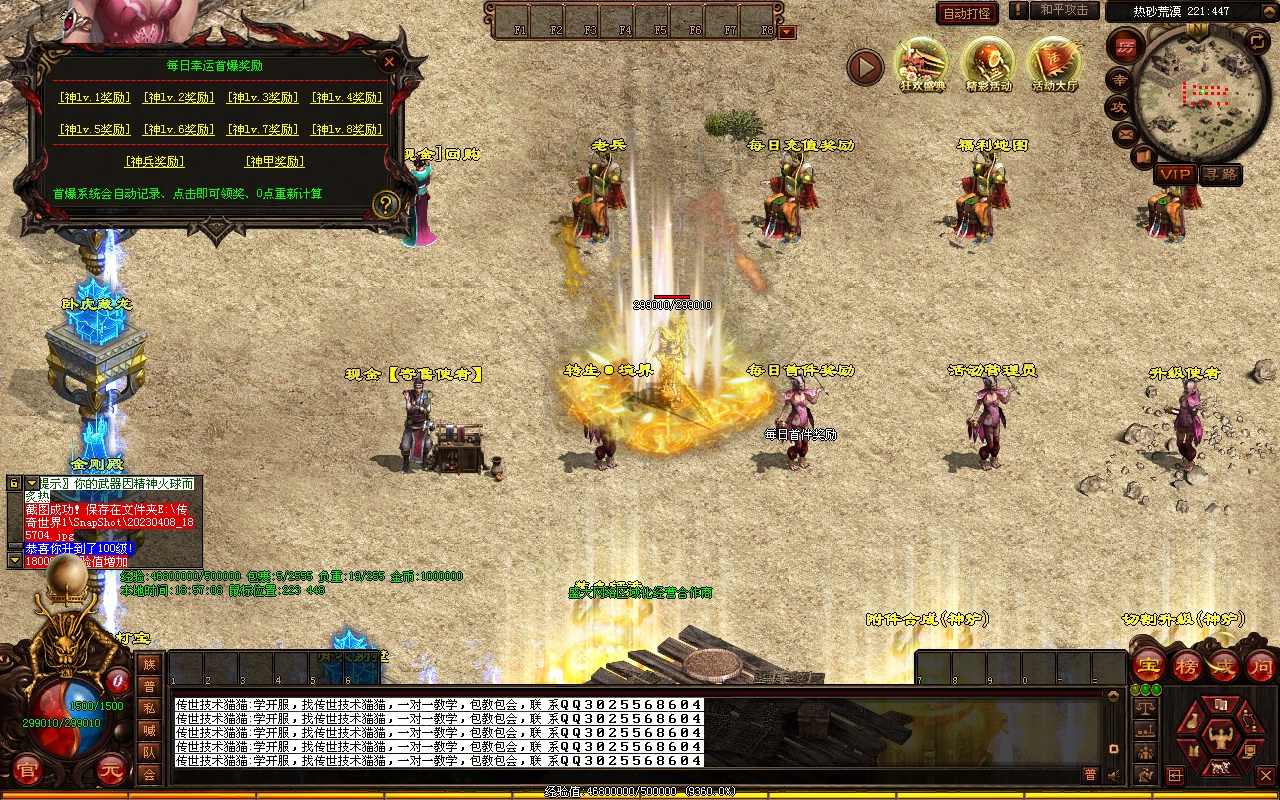Close the daily lucky first-drop reward panel
1280x800 pixels.
point(389,61)
